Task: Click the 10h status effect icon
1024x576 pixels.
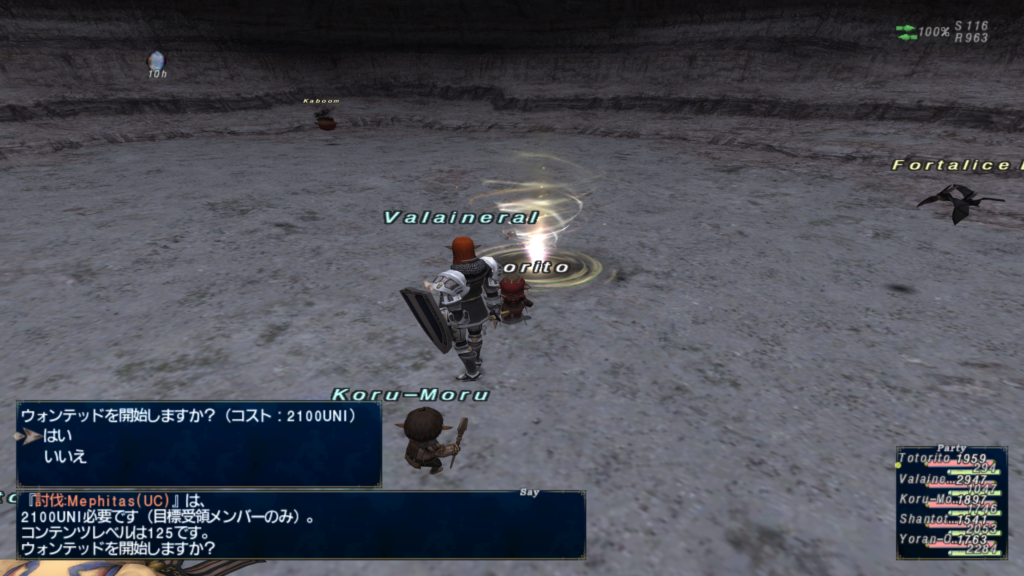Action: click(156, 61)
